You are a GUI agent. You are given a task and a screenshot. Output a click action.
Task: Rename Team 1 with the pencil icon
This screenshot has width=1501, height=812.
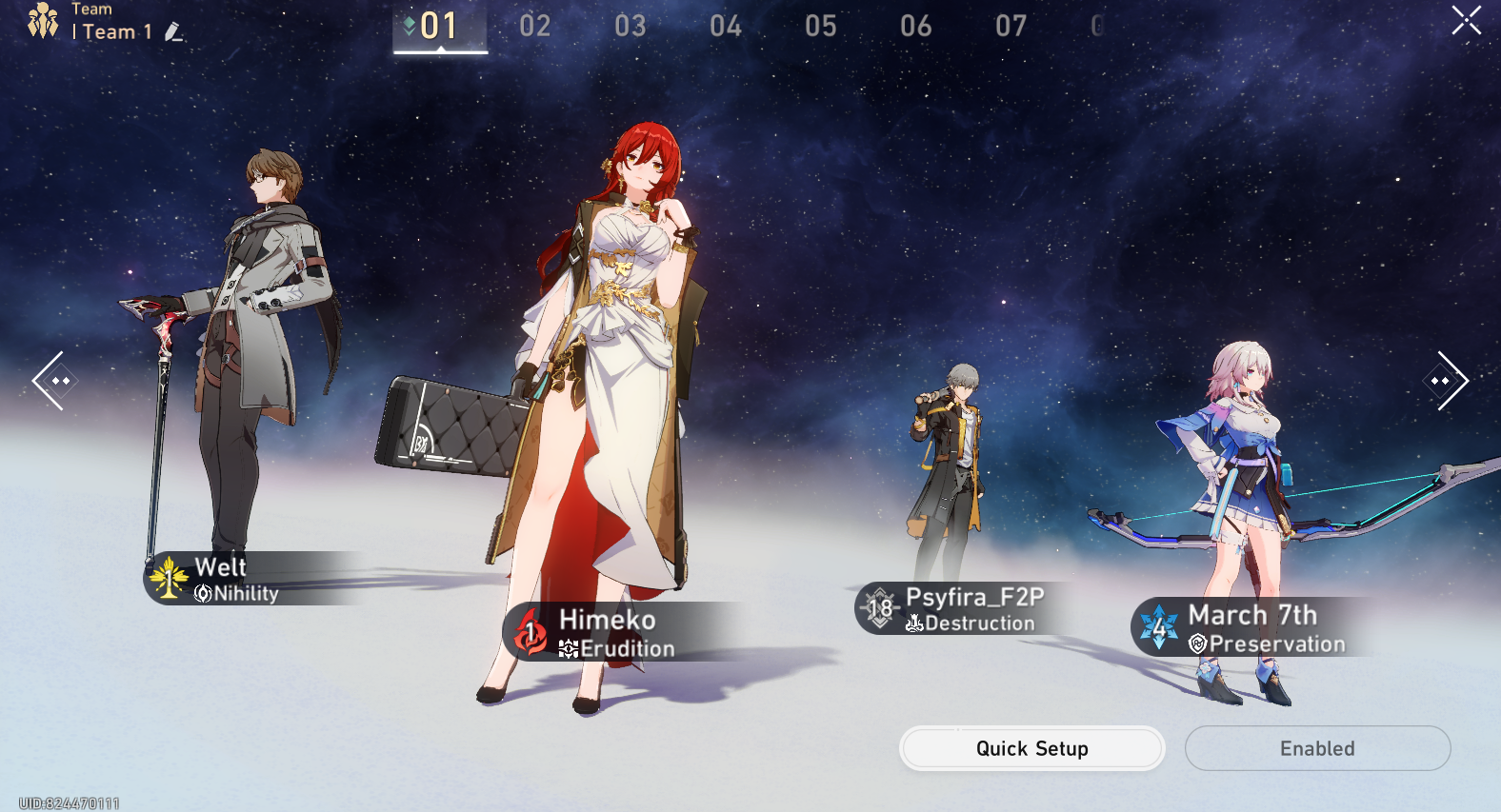coord(173,32)
